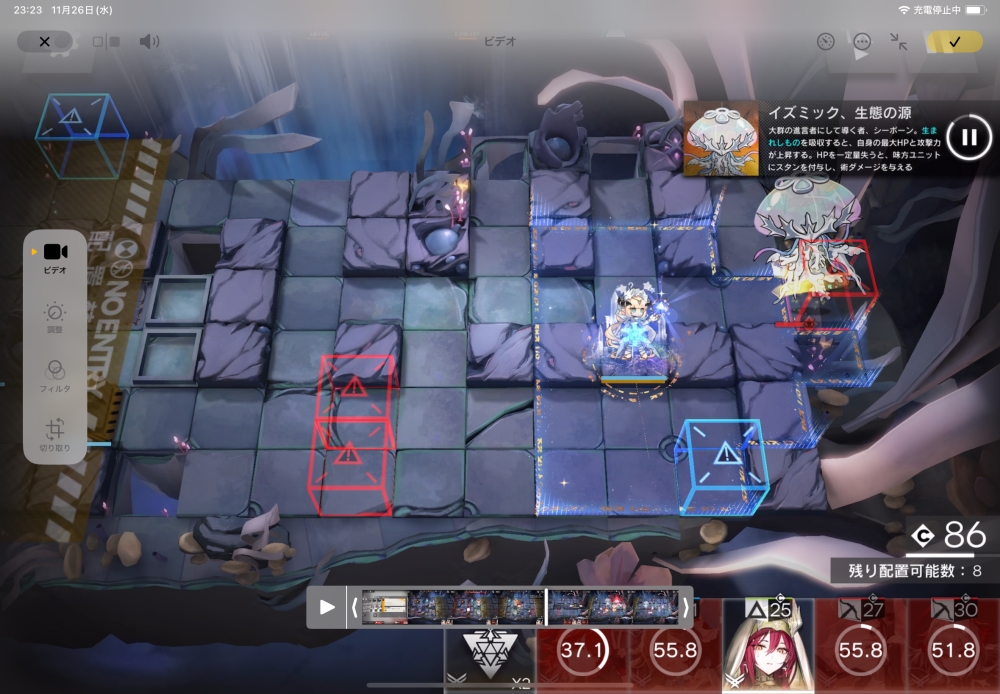Confirm edits with the yellow checkmark button
Viewport: 1000px width, 694px height.
click(954, 42)
